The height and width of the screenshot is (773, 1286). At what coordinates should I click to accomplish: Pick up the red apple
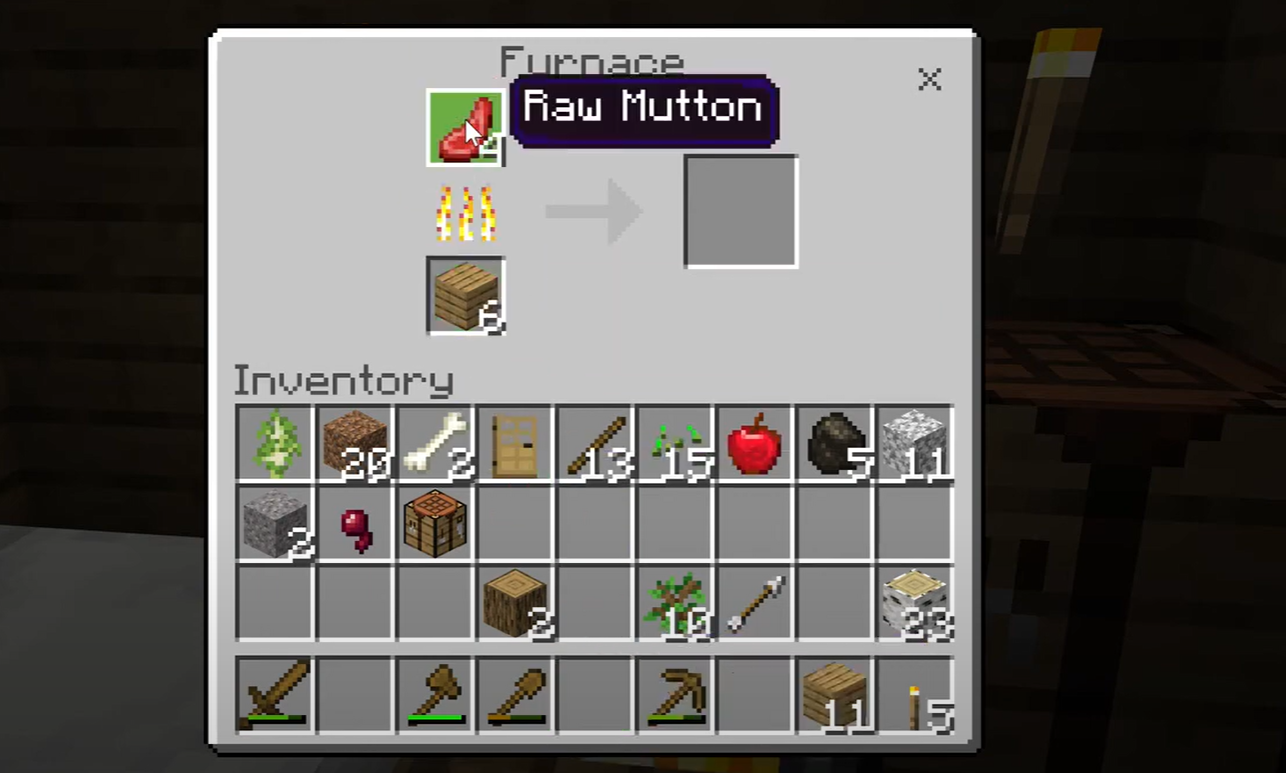pos(755,443)
